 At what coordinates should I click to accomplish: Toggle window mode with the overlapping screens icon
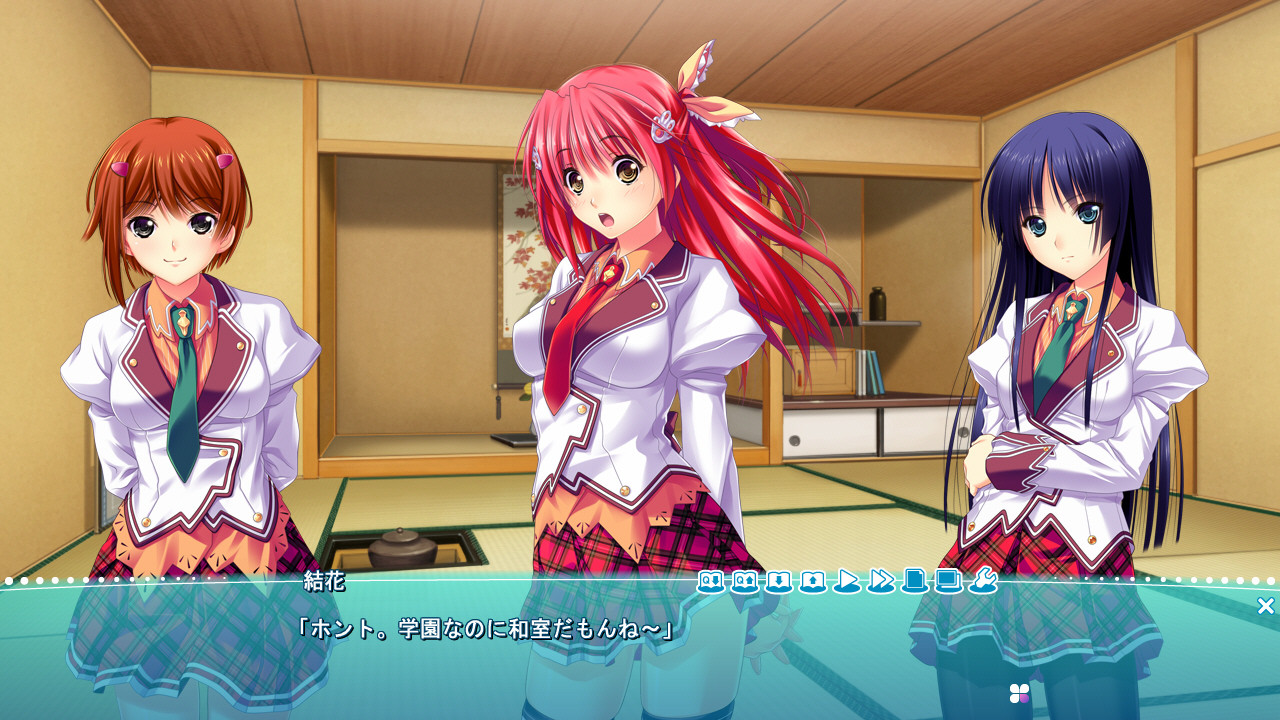(948, 580)
